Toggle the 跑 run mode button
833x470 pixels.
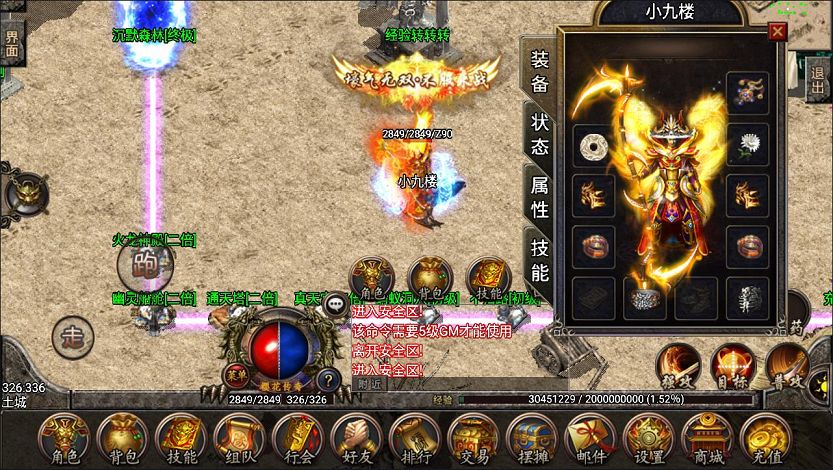145,265
